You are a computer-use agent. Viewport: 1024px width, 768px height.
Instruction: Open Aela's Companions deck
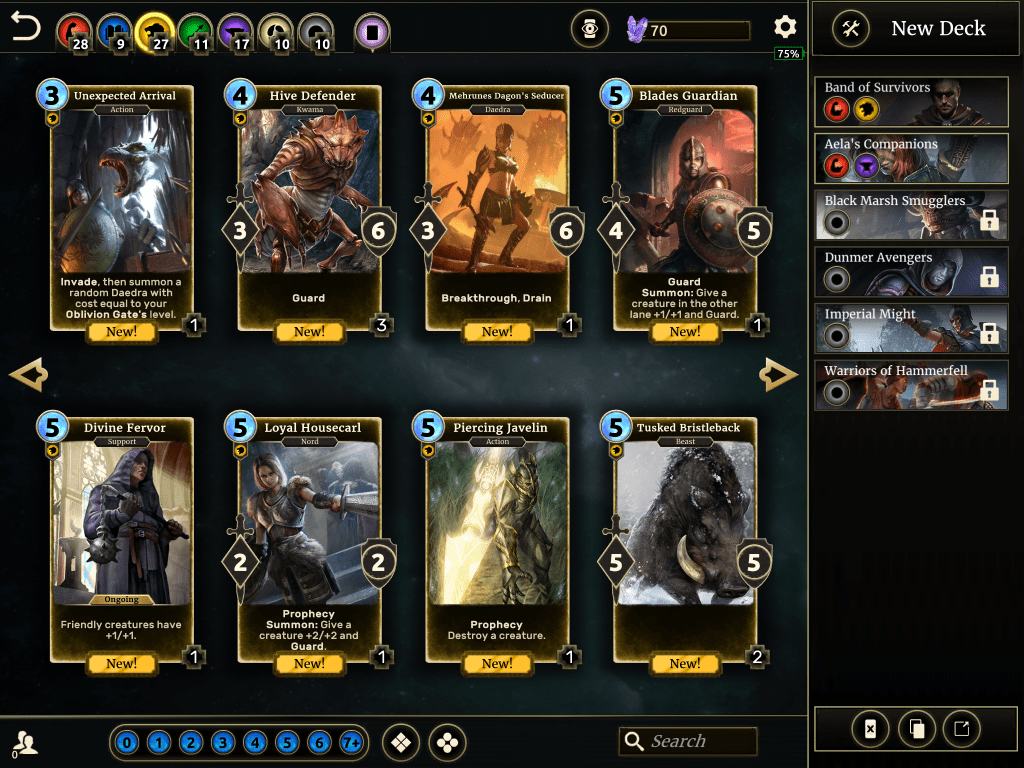tap(911, 156)
